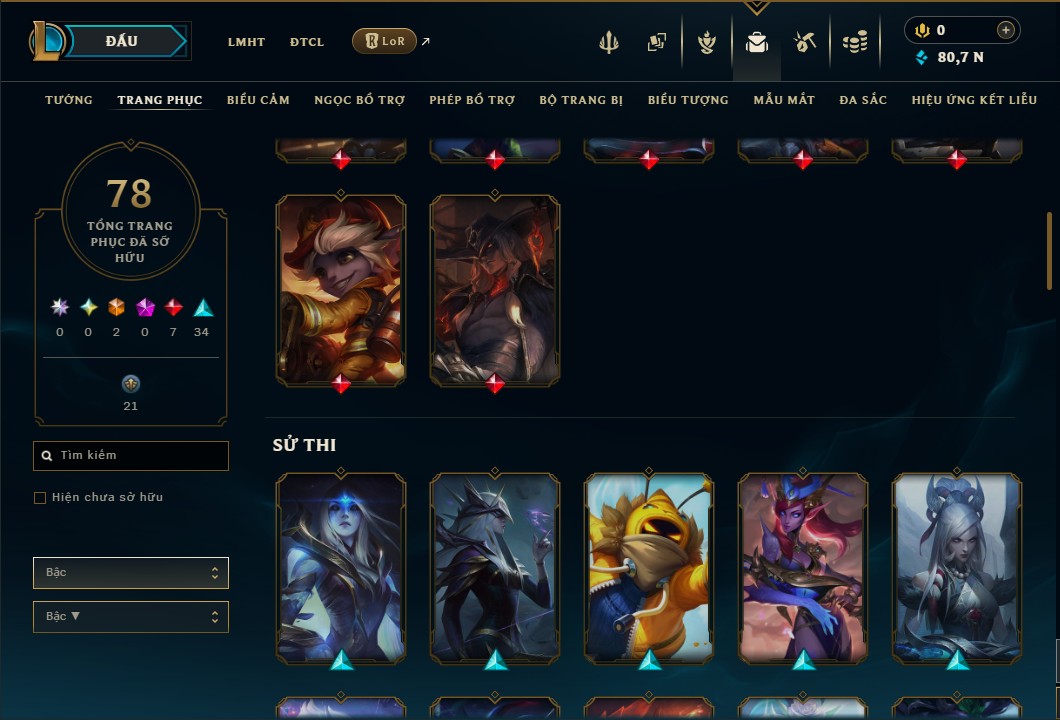Click the ĐẤU play button
The height and width of the screenshot is (720, 1060).
[122, 41]
